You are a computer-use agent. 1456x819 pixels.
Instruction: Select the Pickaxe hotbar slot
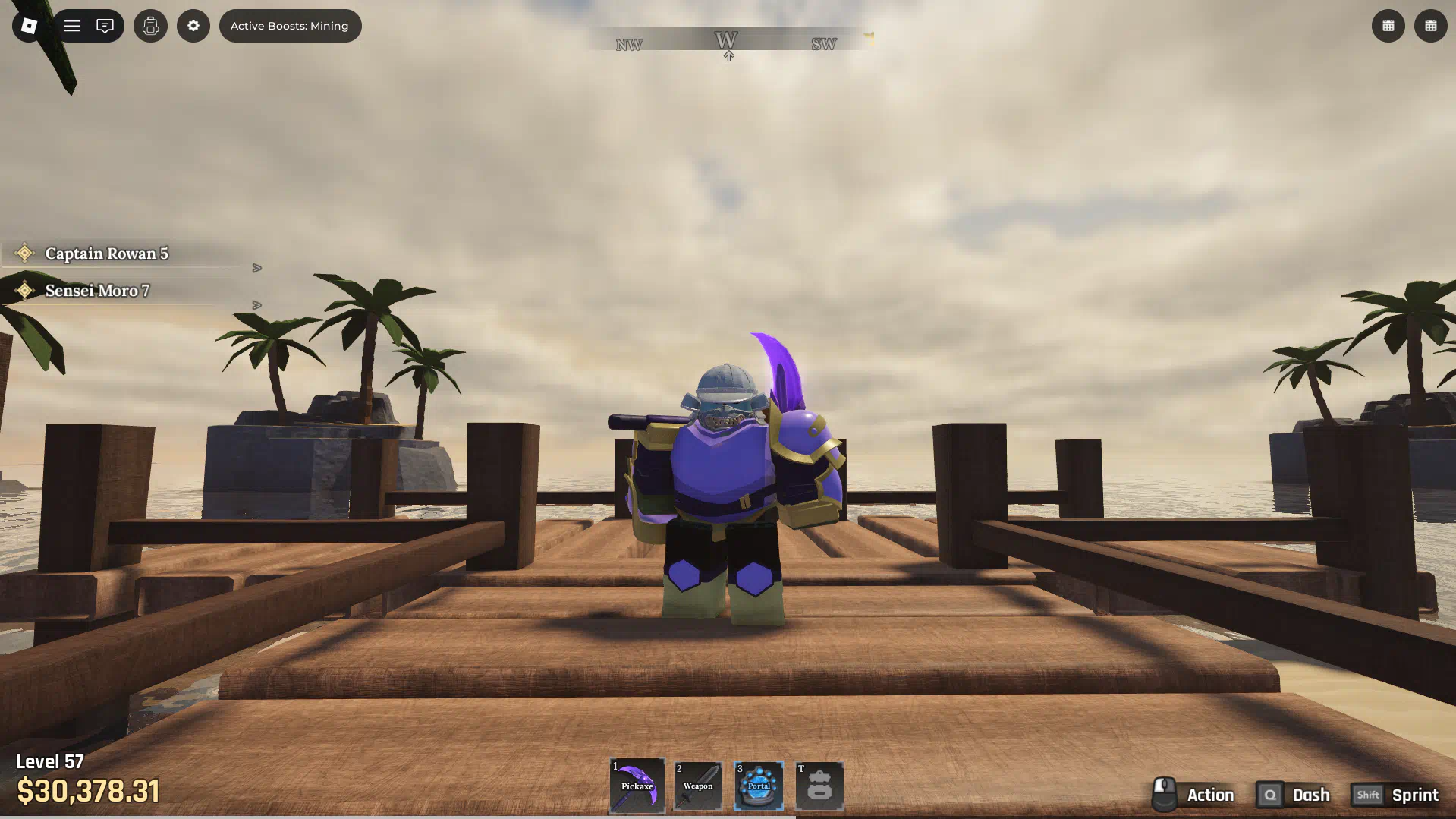pyautogui.click(x=637, y=786)
